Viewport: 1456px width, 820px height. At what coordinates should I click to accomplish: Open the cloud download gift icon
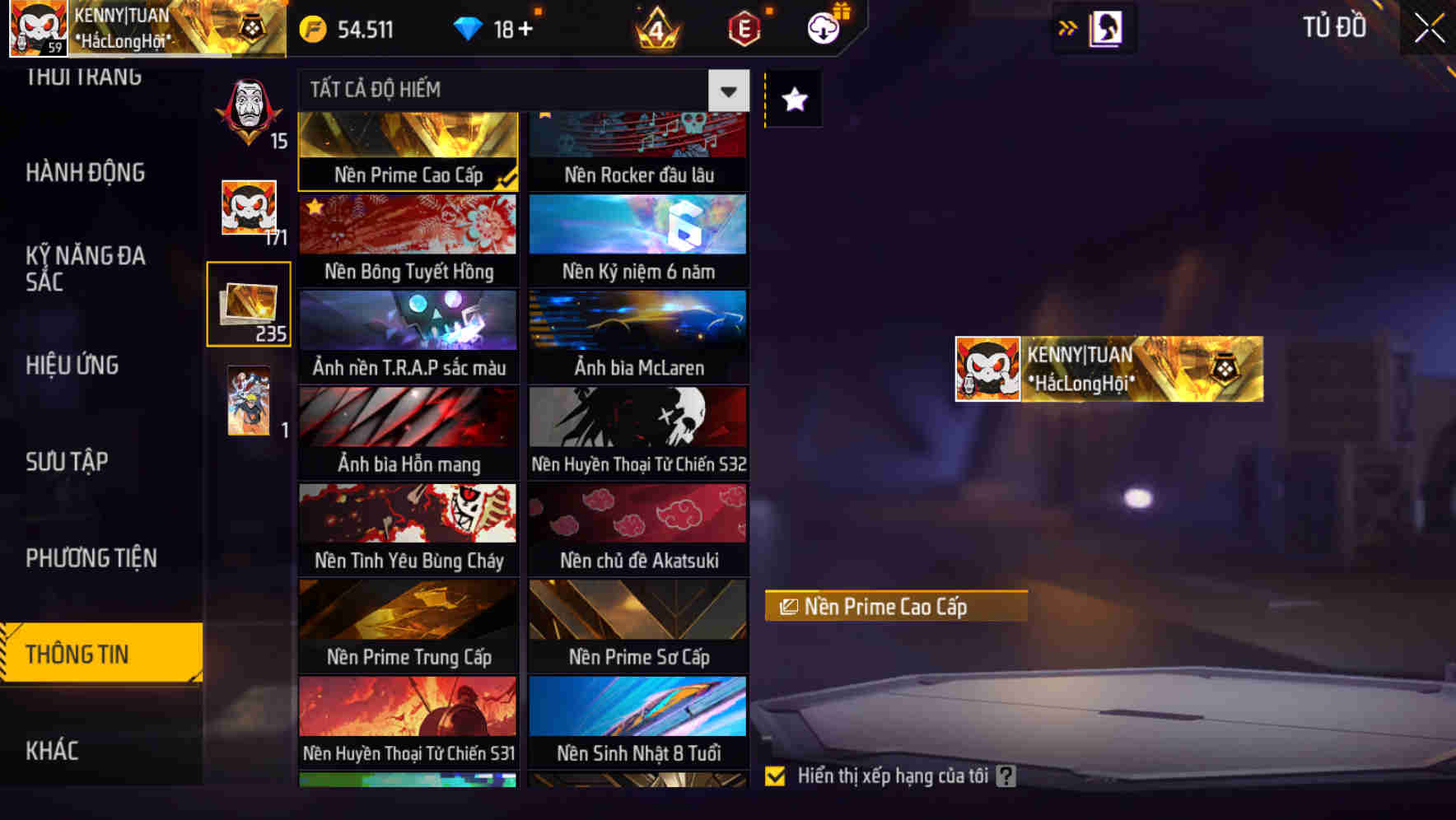pos(824,29)
